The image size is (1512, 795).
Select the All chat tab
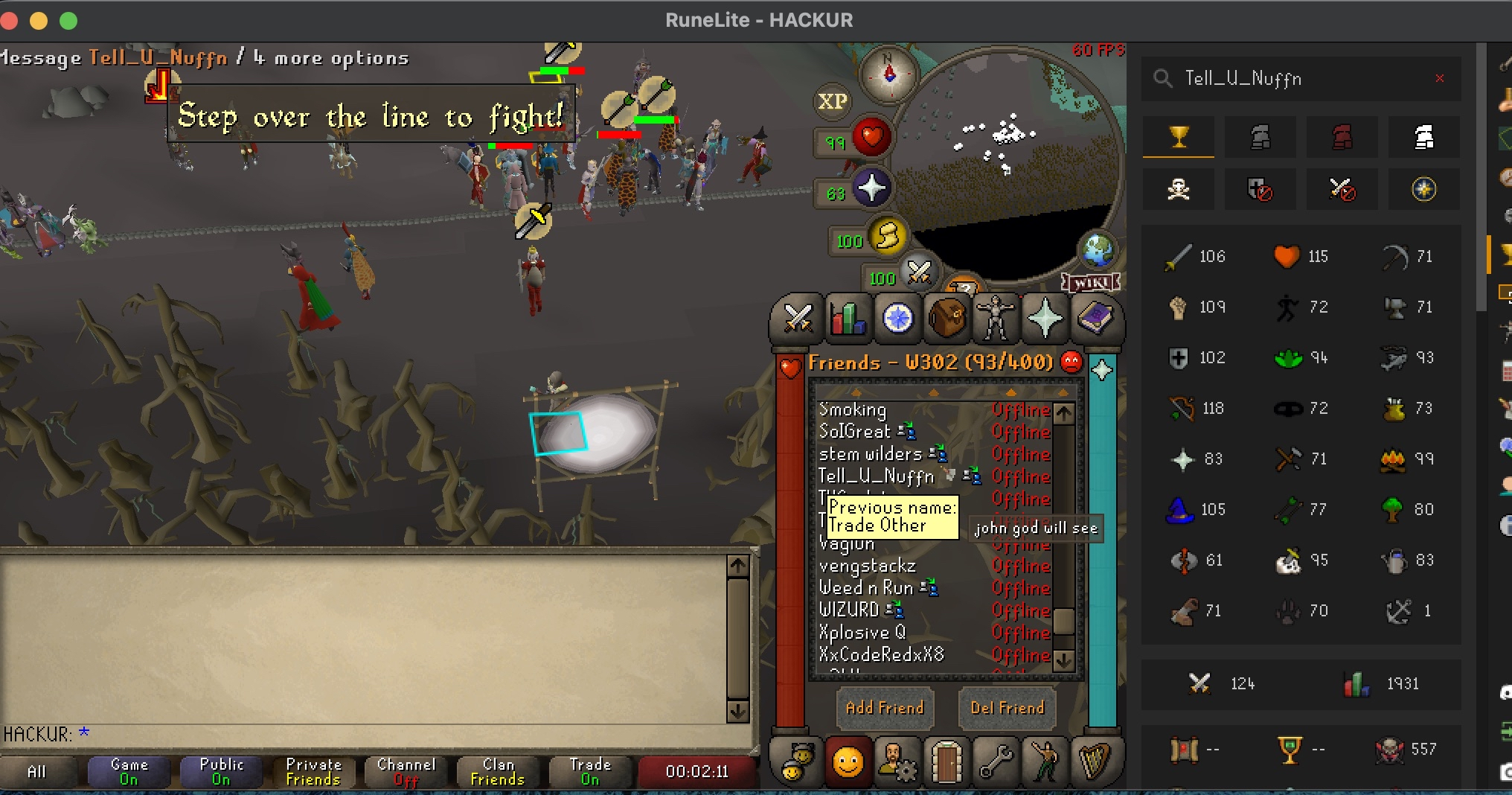pos(36,772)
